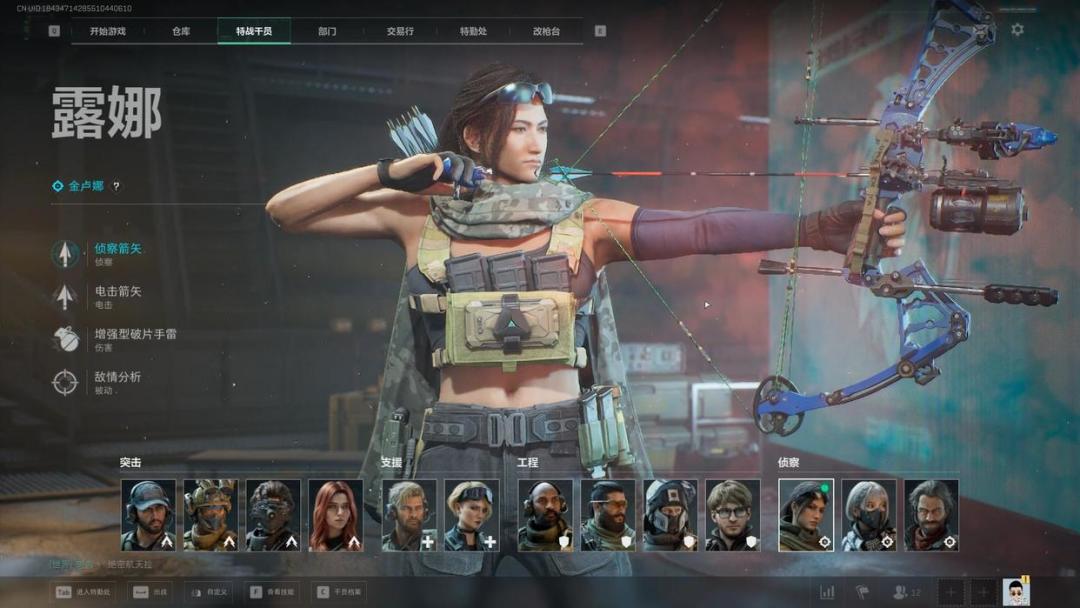The height and width of the screenshot is (608, 1080).
Task: Open the 开始游戏 (Start Game) tab
Action: (107, 31)
